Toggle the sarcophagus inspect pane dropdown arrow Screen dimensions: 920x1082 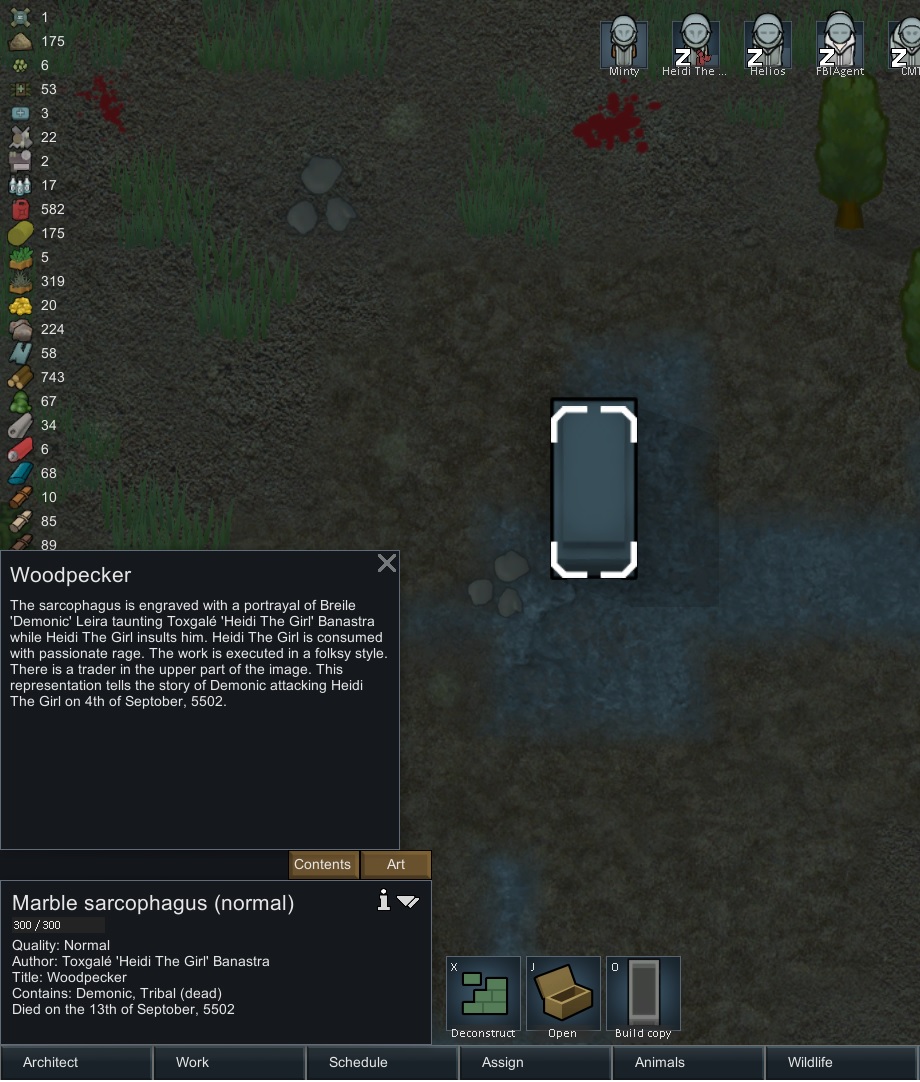tap(408, 902)
